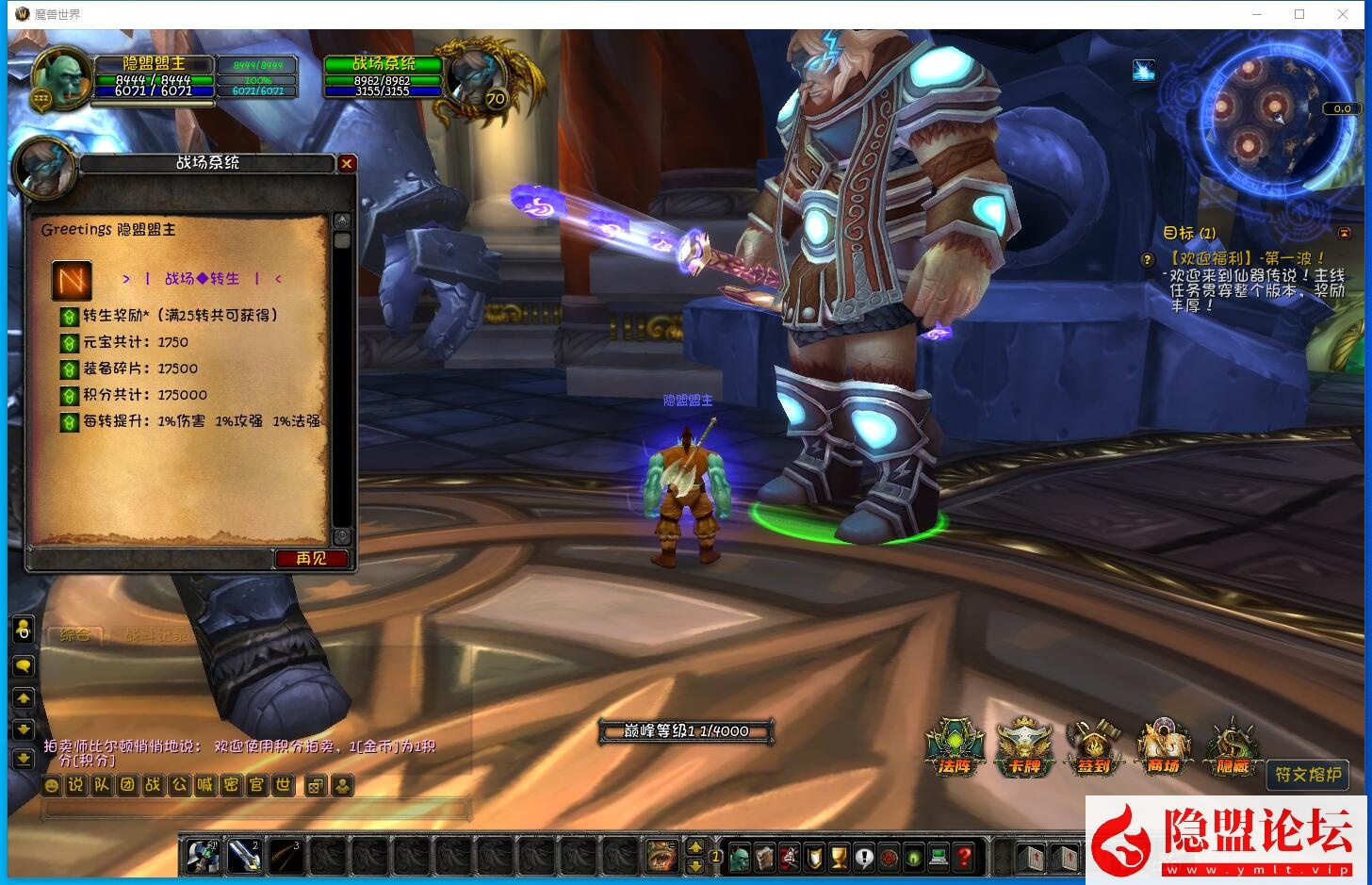Viewport: 1372px width, 885px height.
Task: Click the 世 world chat channel button
Action: click(x=283, y=785)
